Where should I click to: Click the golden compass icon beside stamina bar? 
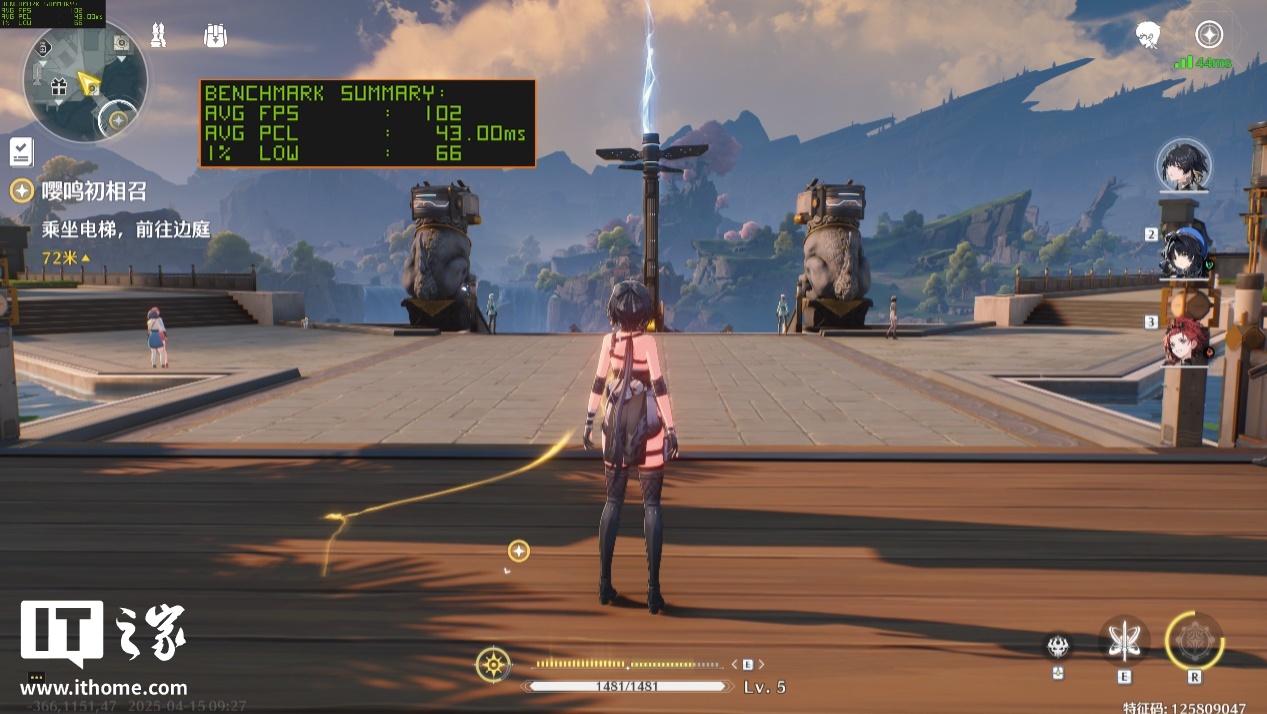click(493, 665)
